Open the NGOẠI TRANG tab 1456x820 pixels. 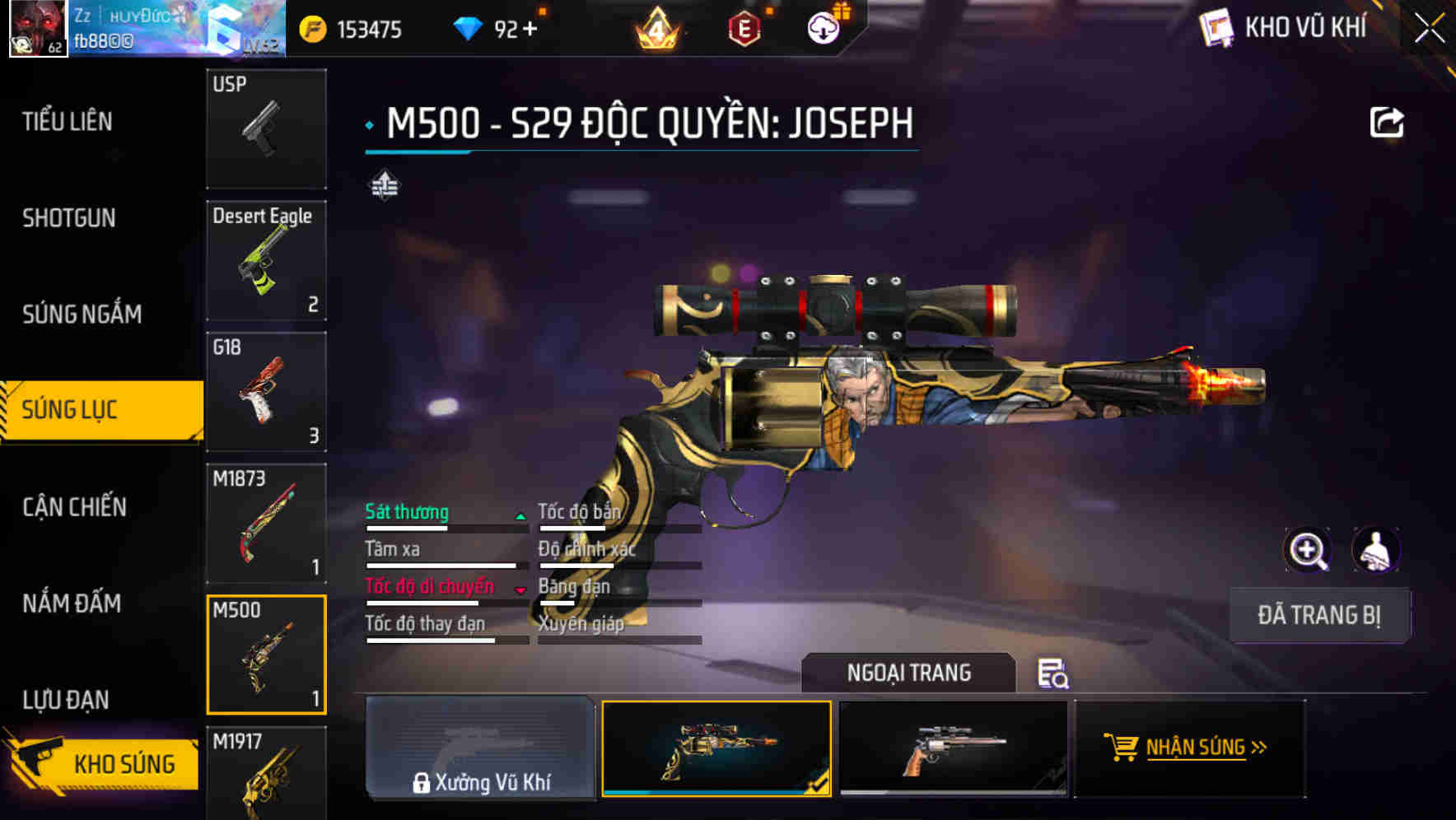tap(909, 673)
